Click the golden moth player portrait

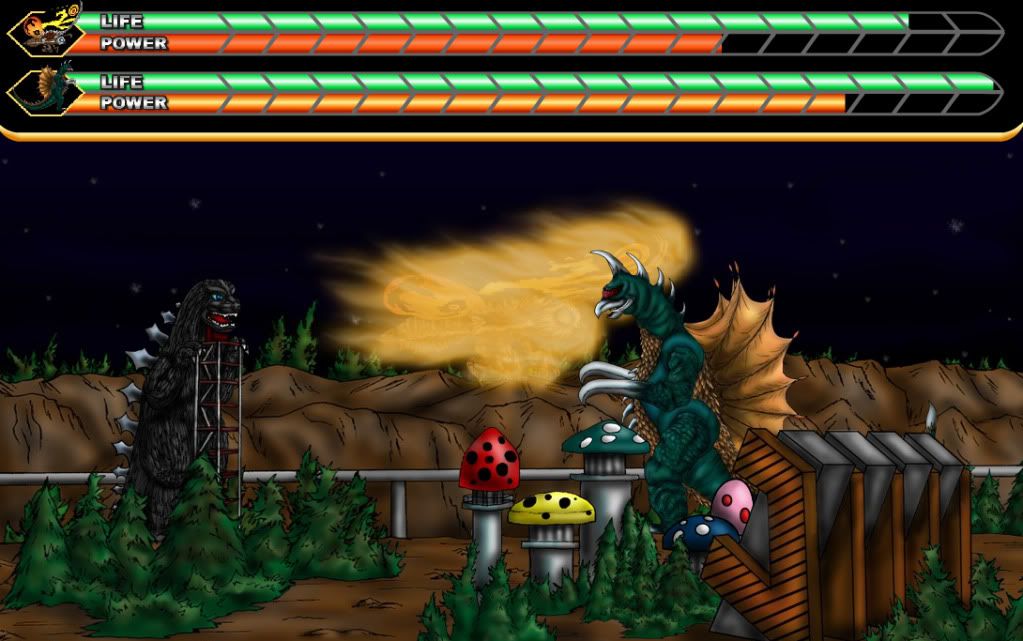point(44,32)
